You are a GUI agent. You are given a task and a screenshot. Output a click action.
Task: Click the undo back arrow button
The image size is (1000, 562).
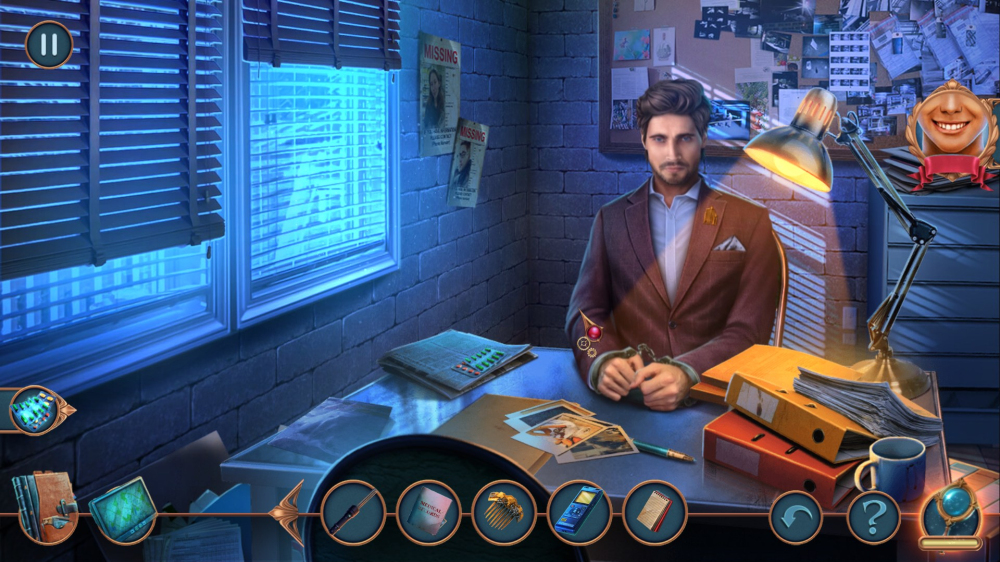pos(795,517)
